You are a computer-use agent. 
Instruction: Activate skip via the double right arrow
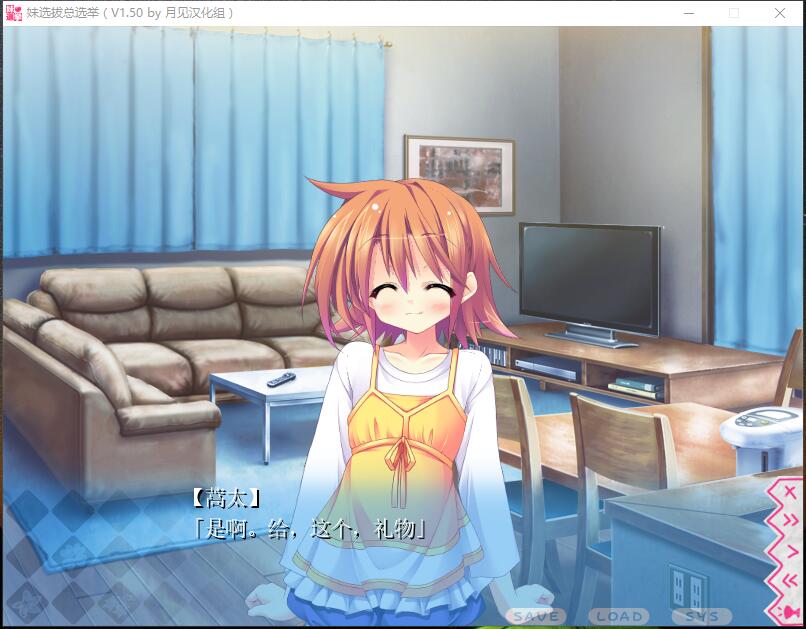click(x=789, y=521)
